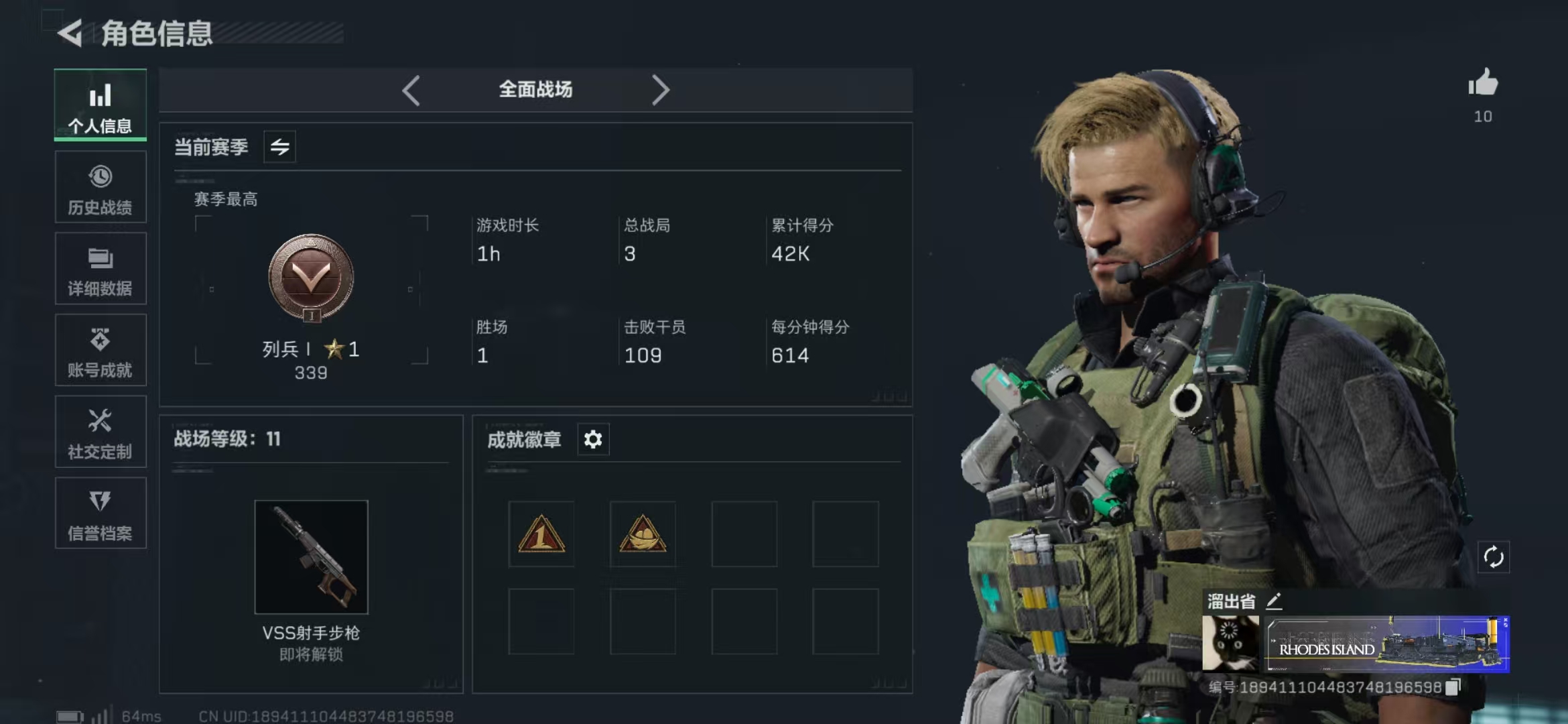This screenshot has height=724, width=1568.
Task: Show the 社交定制 tab
Action: (101, 432)
